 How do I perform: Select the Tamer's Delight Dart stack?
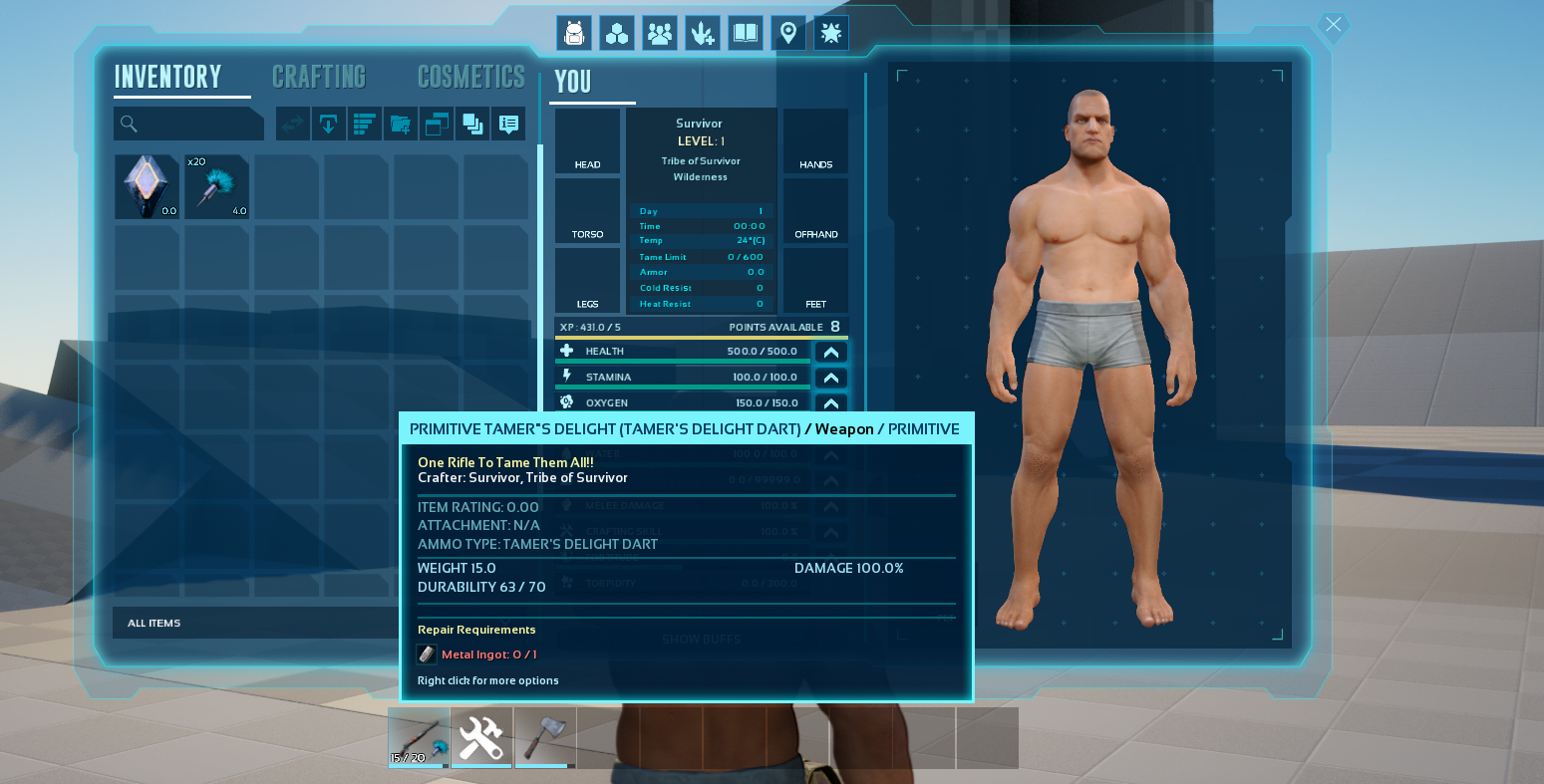[x=216, y=186]
